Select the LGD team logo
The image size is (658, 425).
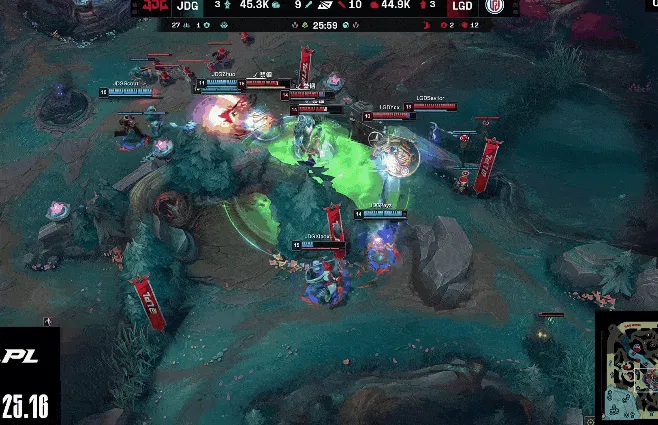[496, 8]
